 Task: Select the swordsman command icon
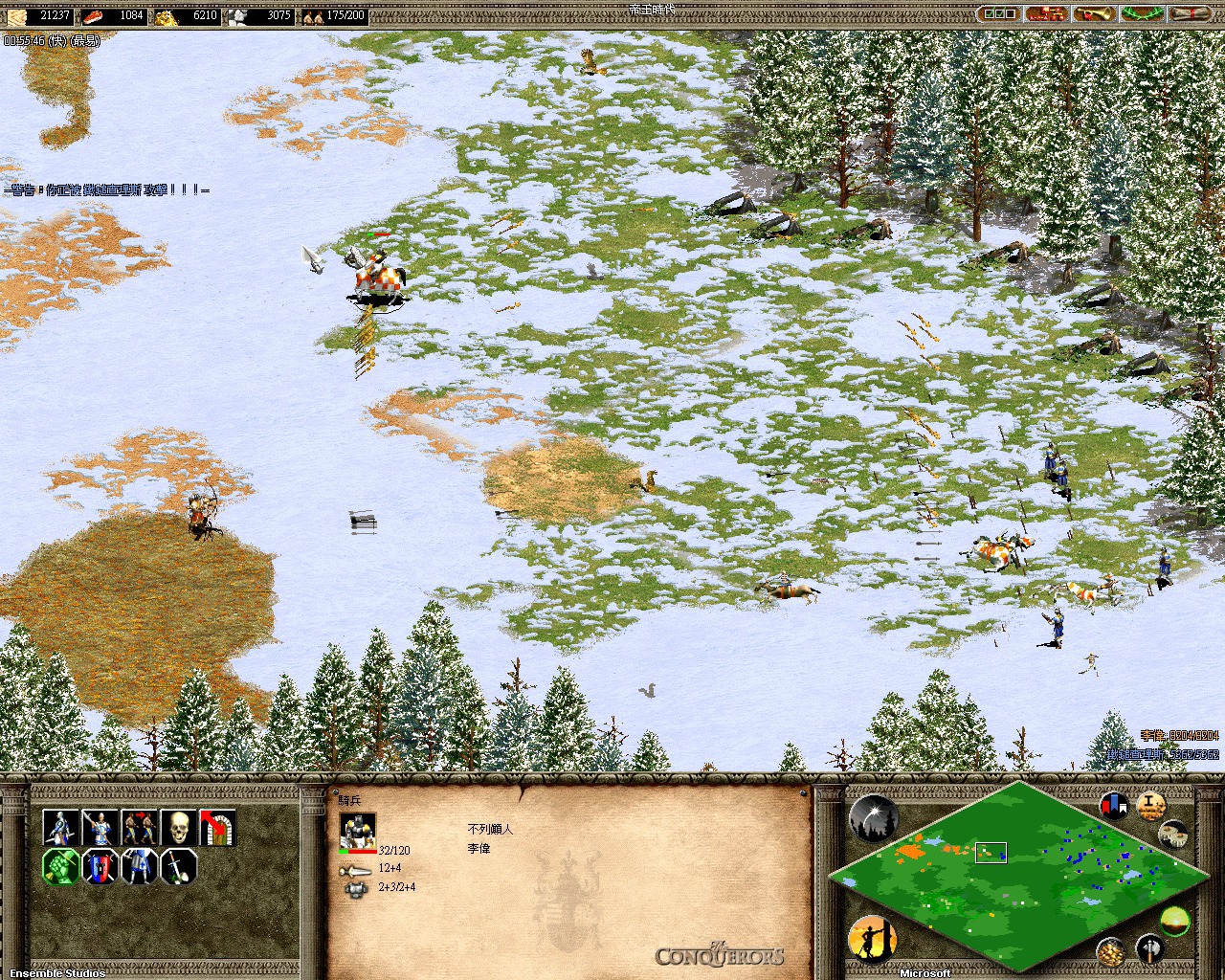pos(60,828)
